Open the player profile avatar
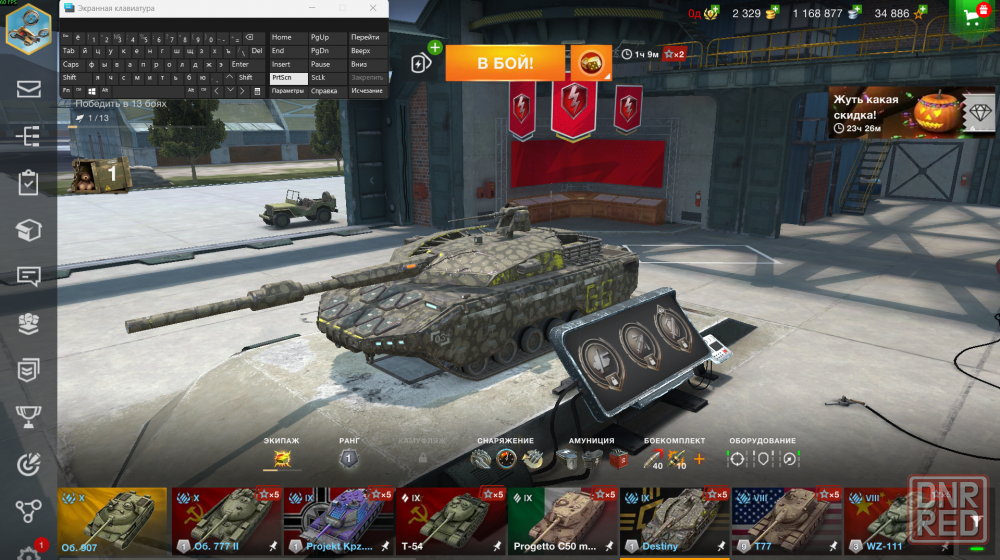The width and height of the screenshot is (1000, 560). pyautogui.click(x=28, y=28)
